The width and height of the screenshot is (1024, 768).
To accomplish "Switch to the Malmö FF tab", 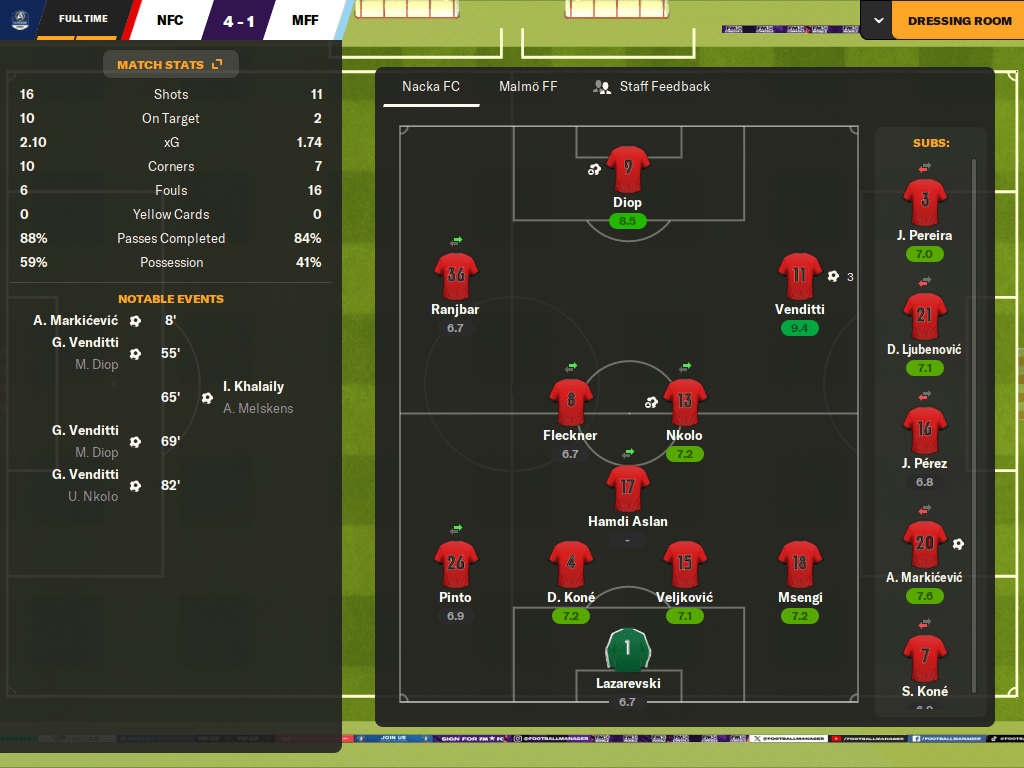I will coord(528,87).
